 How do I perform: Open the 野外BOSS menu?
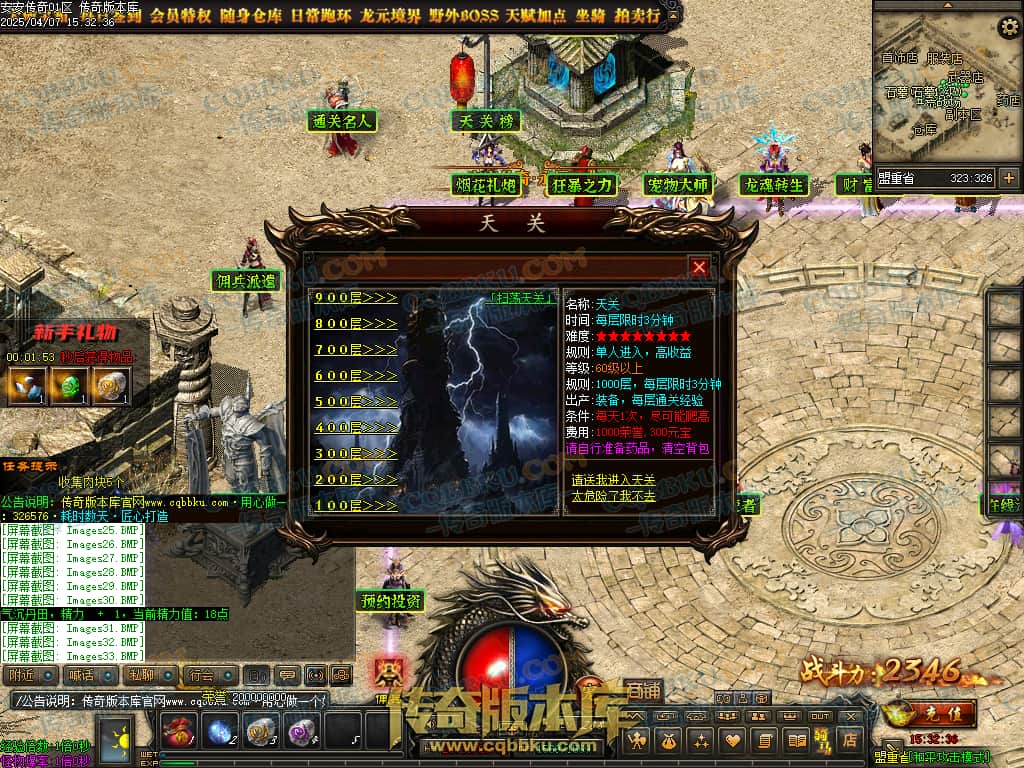(465, 16)
